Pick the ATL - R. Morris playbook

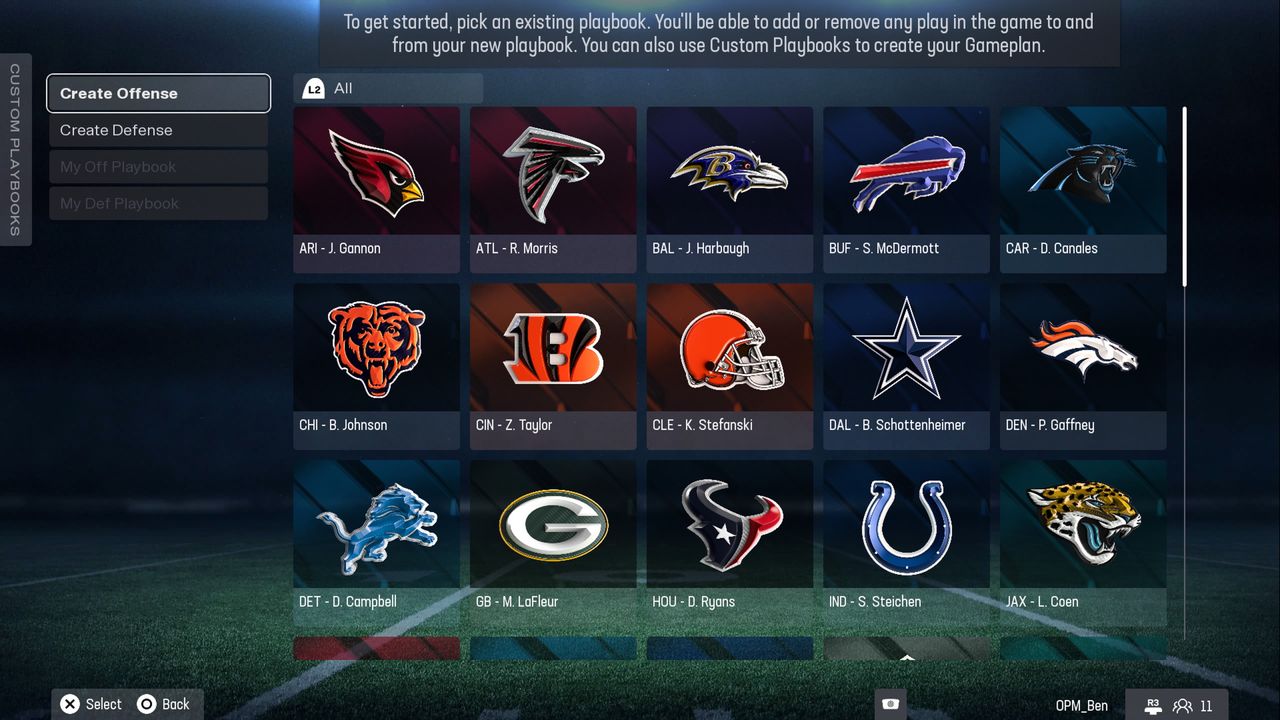coord(553,189)
